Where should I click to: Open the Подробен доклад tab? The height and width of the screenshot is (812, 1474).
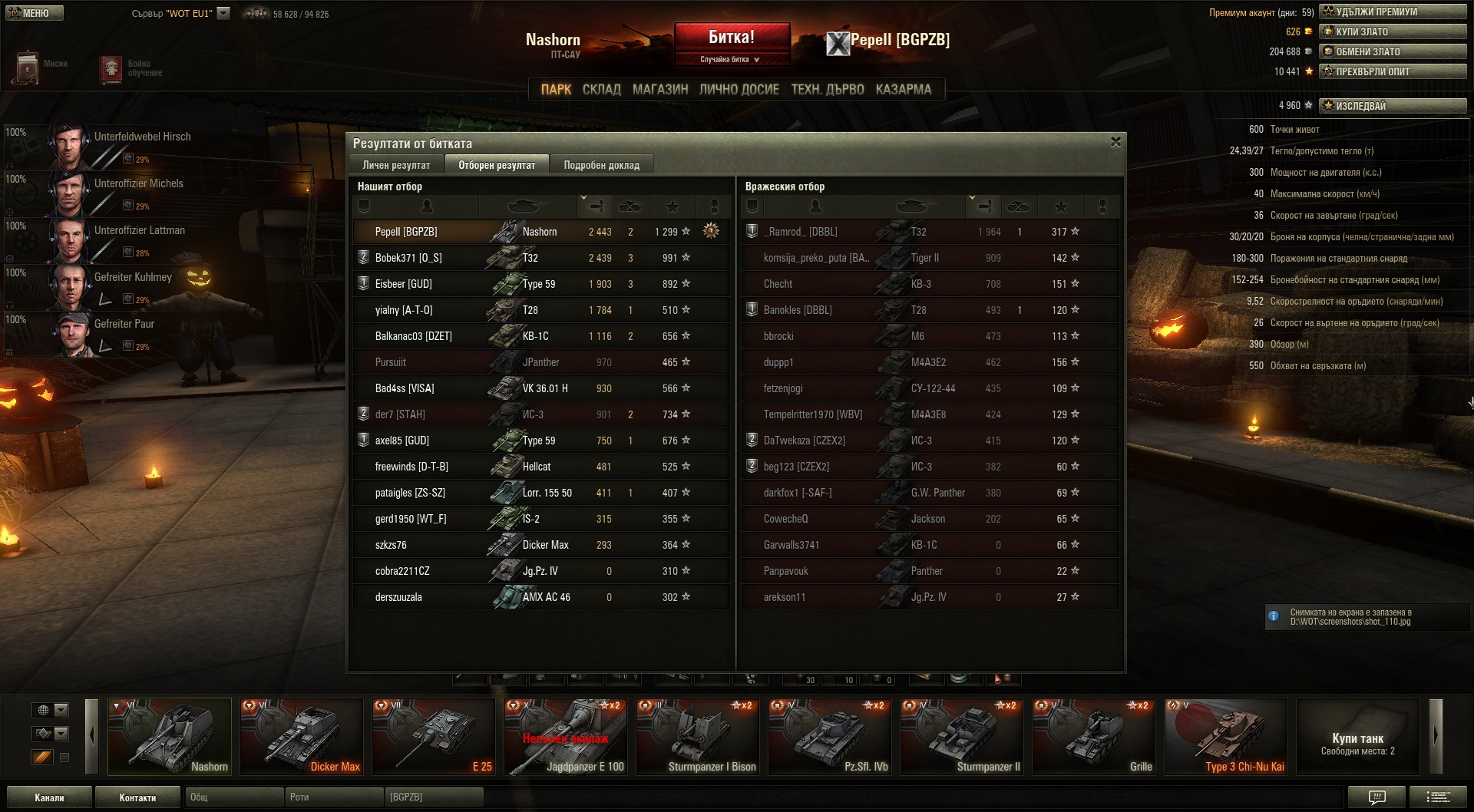click(601, 165)
